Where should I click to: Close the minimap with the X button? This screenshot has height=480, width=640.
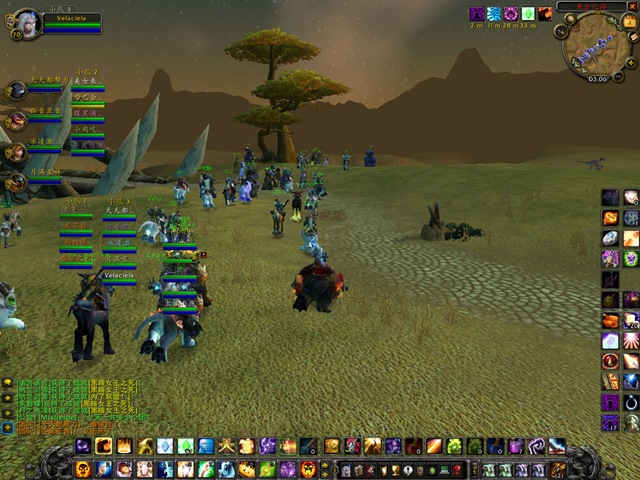(631, 6)
